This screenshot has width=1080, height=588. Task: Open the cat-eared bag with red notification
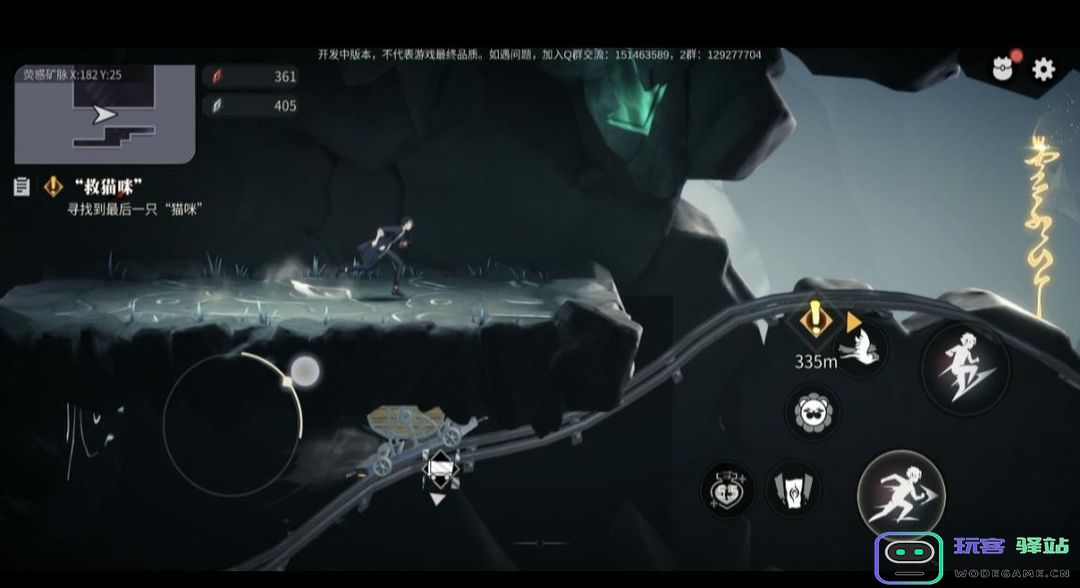tap(1003, 67)
